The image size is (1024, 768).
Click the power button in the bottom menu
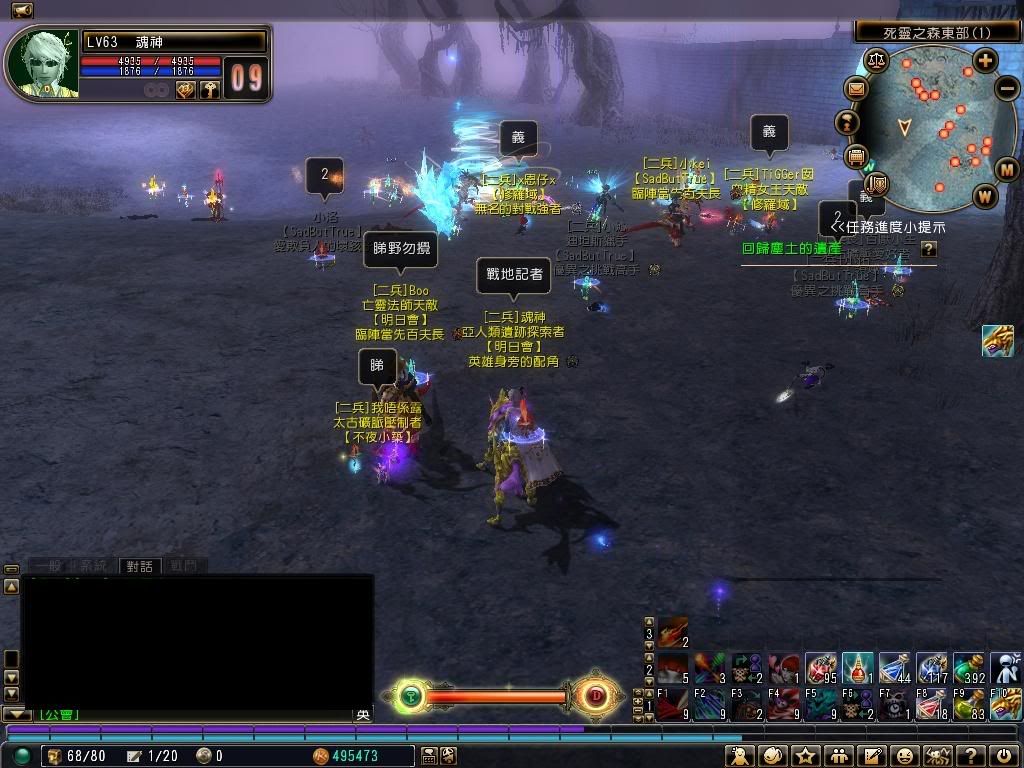(1001, 756)
